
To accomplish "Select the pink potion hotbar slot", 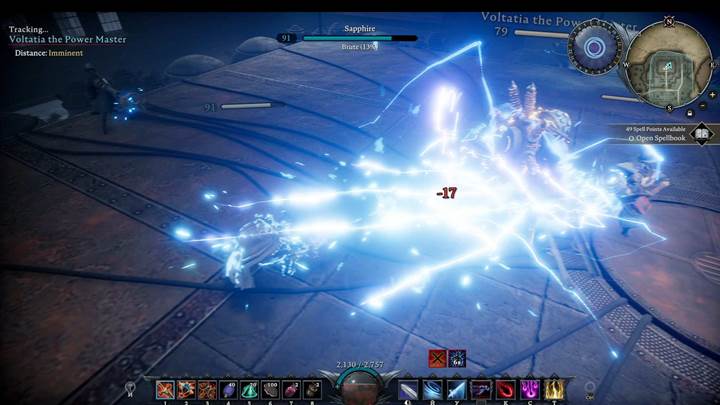I will coord(293,389).
